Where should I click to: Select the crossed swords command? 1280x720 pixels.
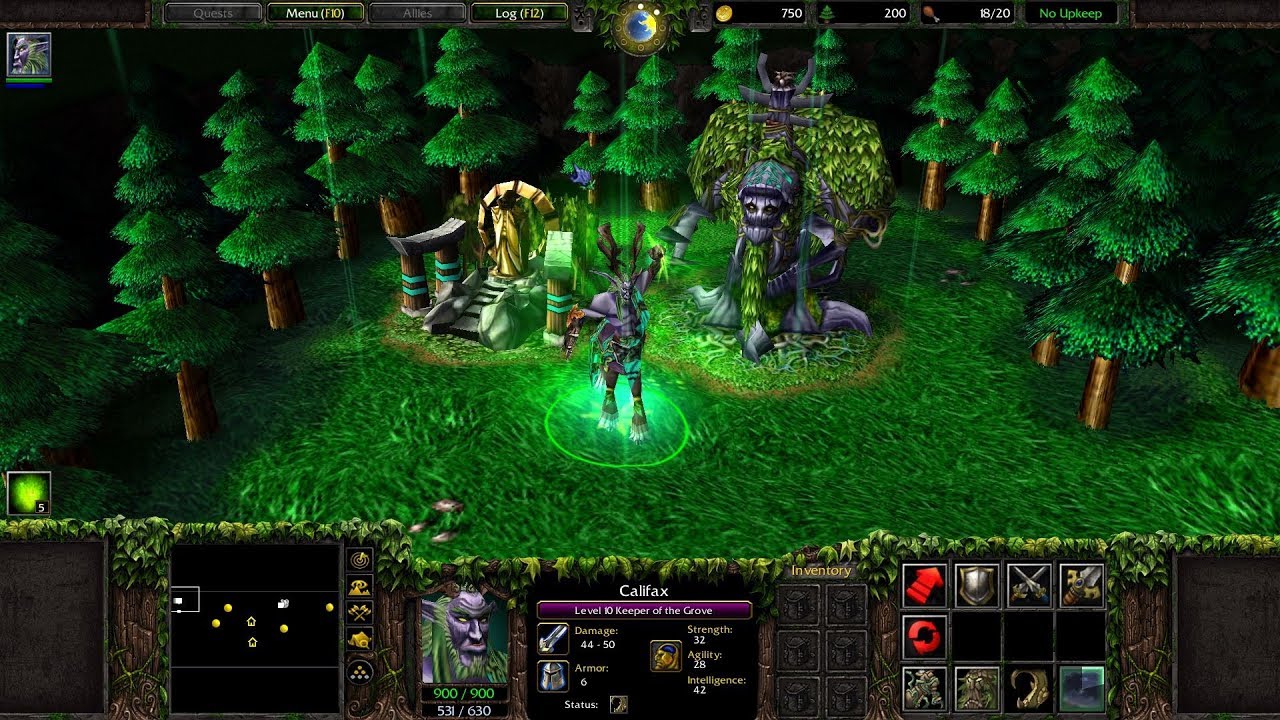pyautogui.click(x=1029, y=586)
